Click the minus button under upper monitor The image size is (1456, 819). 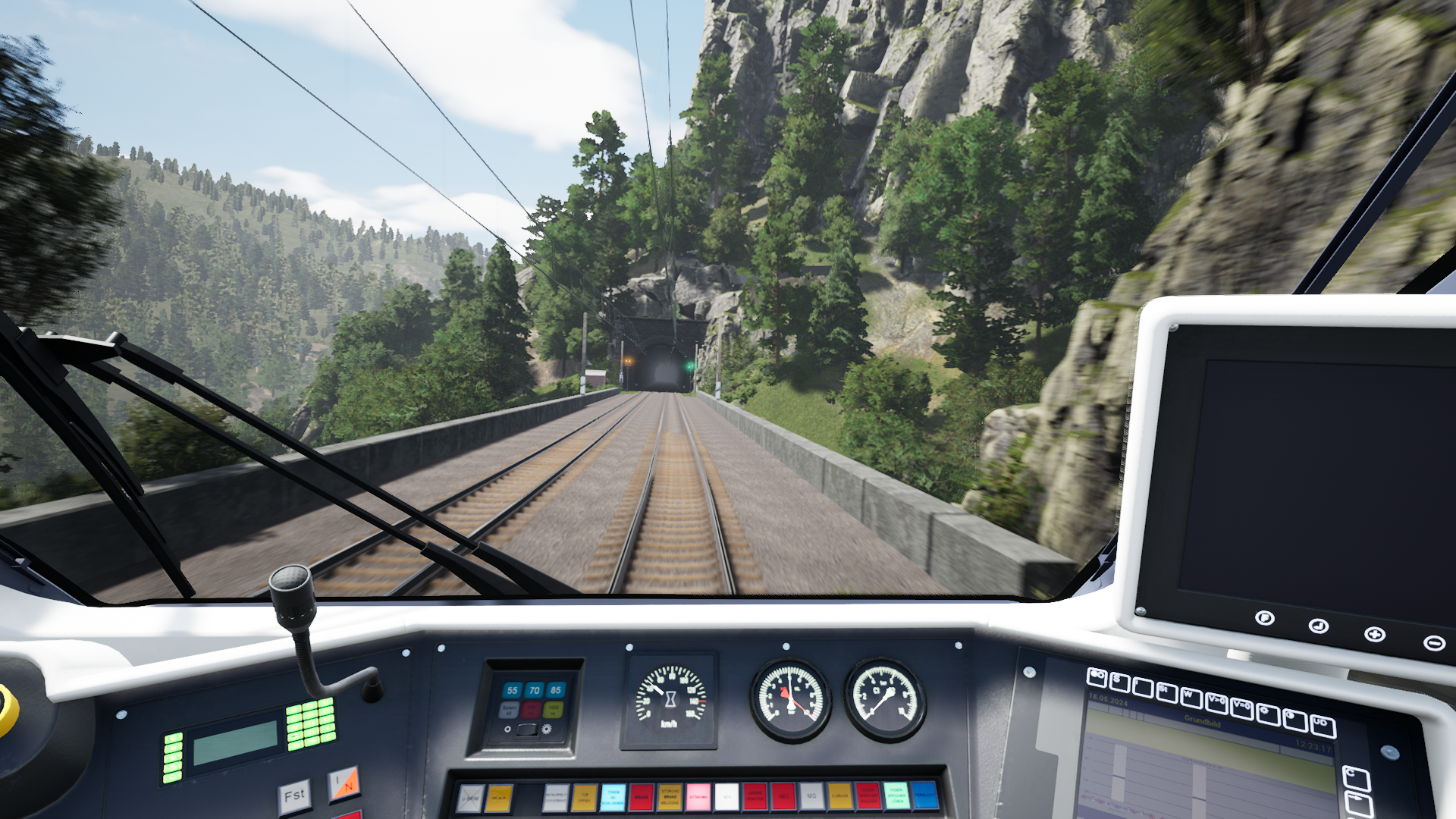(1433, 643)
